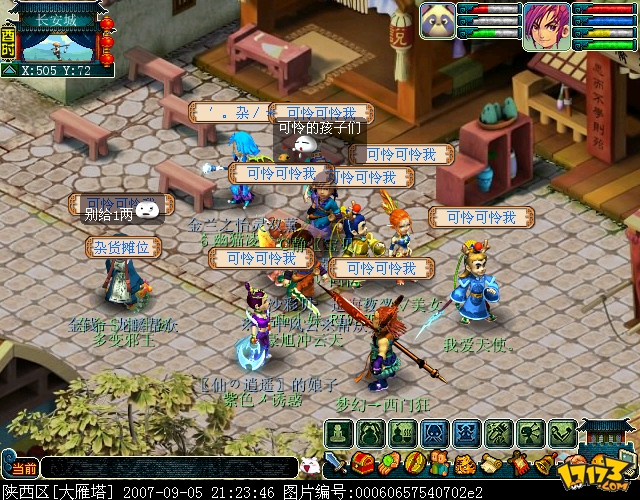Open the panda pet portrait

pyautogui.click(x=438, y=25)
